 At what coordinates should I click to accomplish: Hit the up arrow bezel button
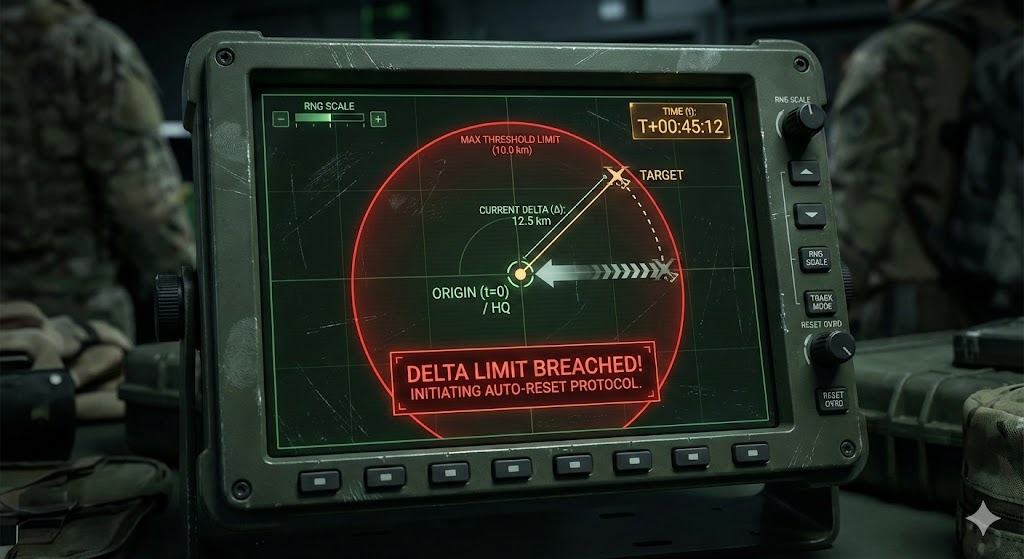pyautogui.click(x=806, y=172)
